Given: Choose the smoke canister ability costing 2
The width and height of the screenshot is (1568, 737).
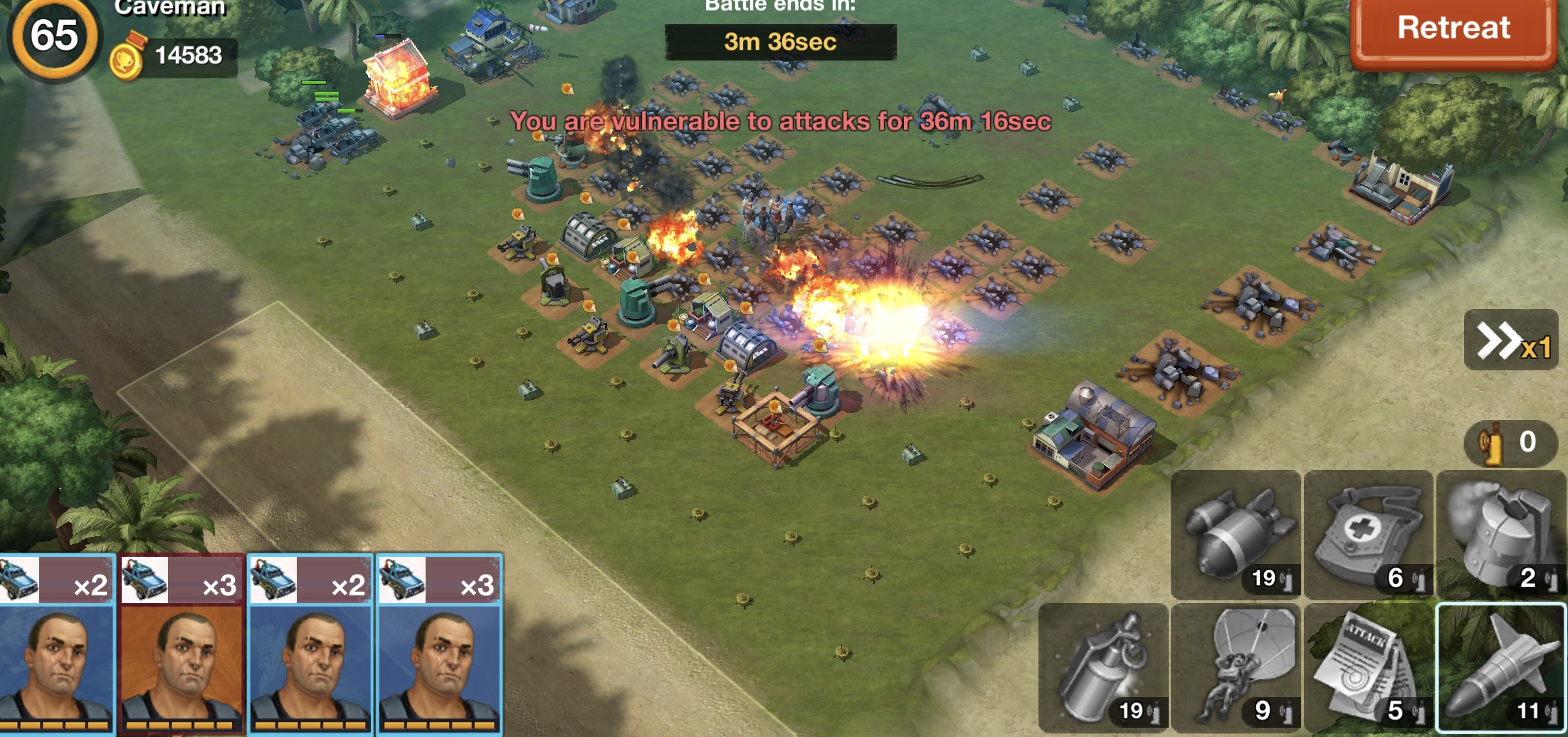Looking at the screenshot, I should 1500,534.
